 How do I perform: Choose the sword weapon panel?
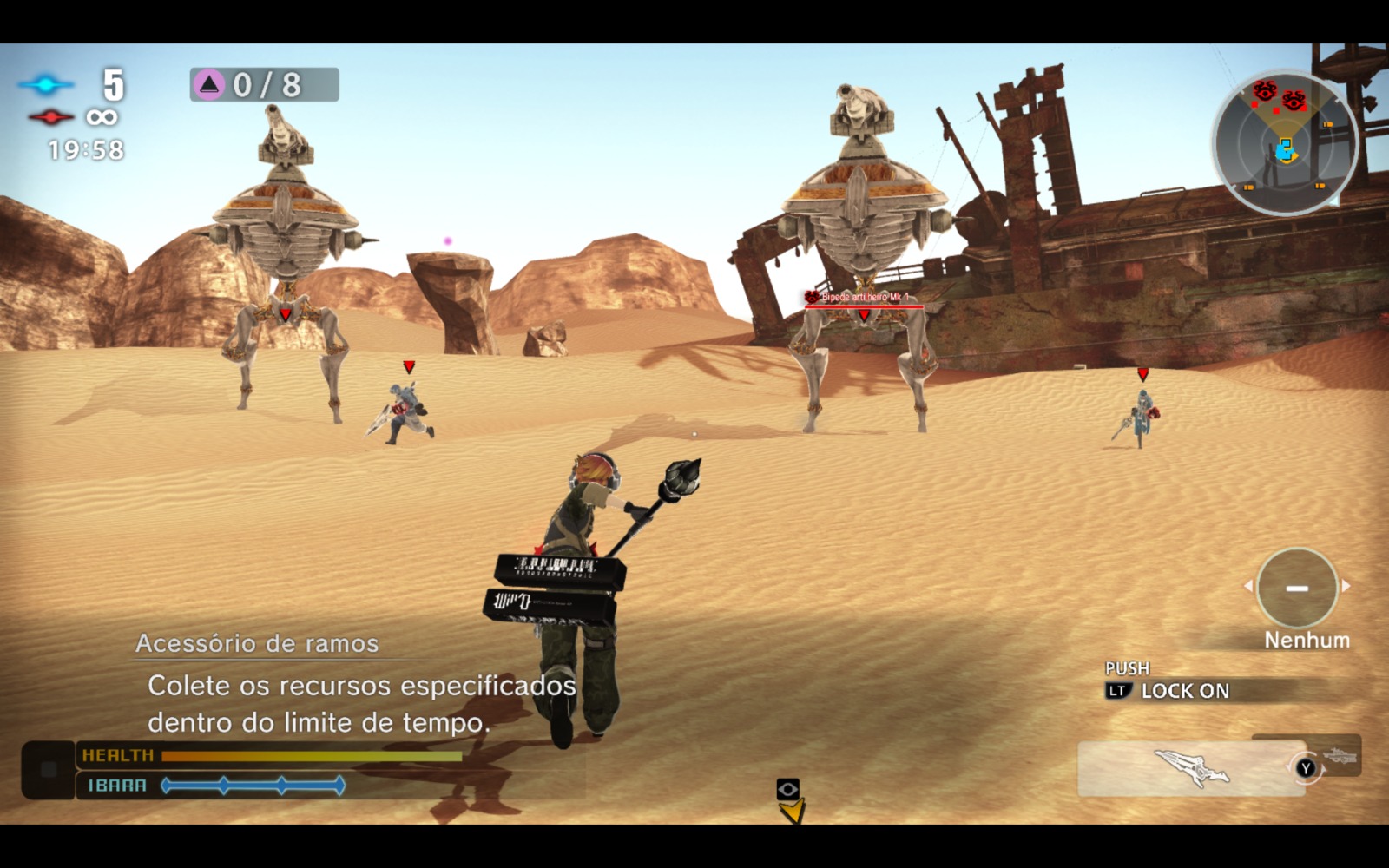(1190, 767)
